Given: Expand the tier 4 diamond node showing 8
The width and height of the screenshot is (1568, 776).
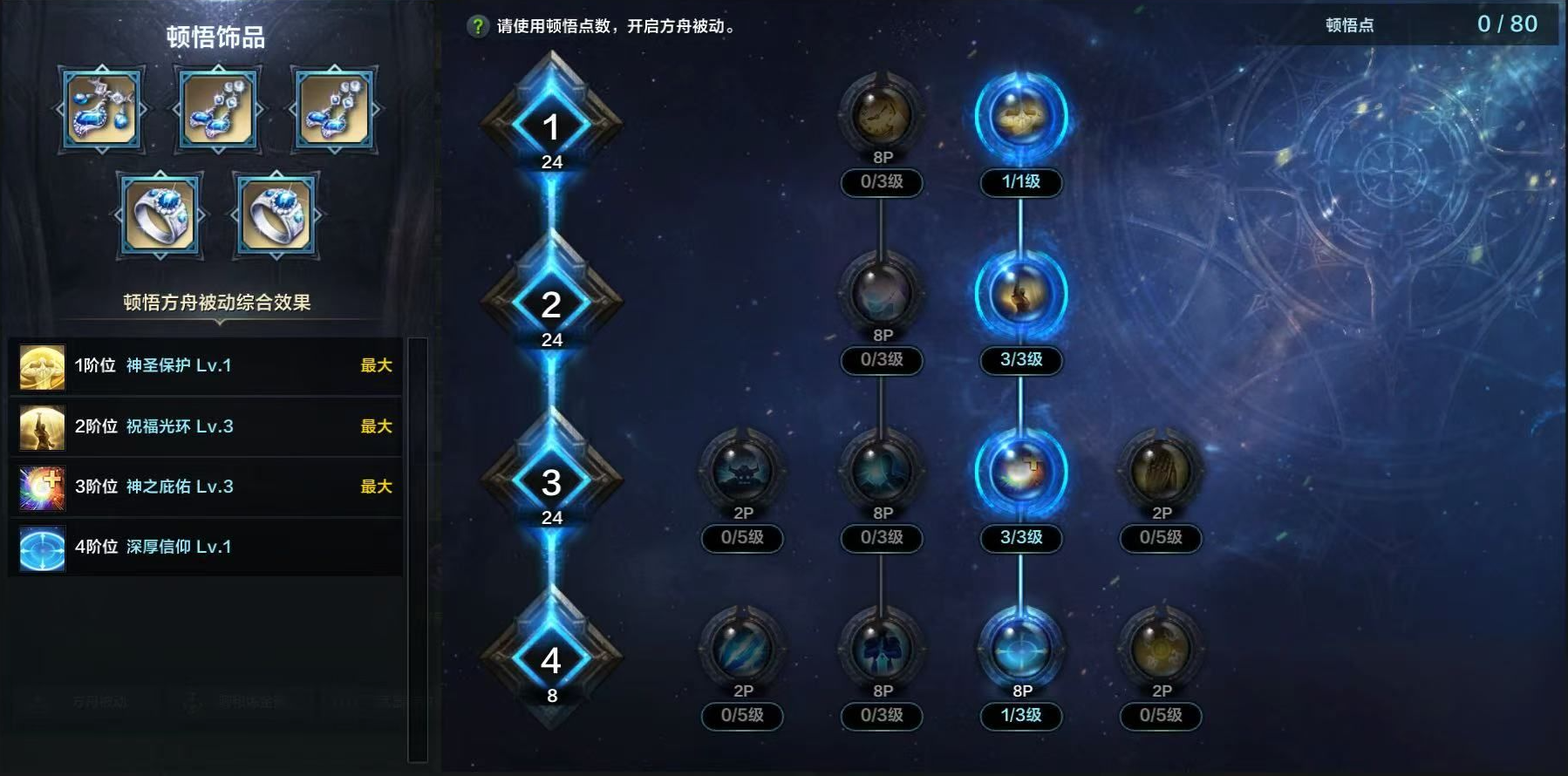Looking at the screenshot, I should coord(550,661).
